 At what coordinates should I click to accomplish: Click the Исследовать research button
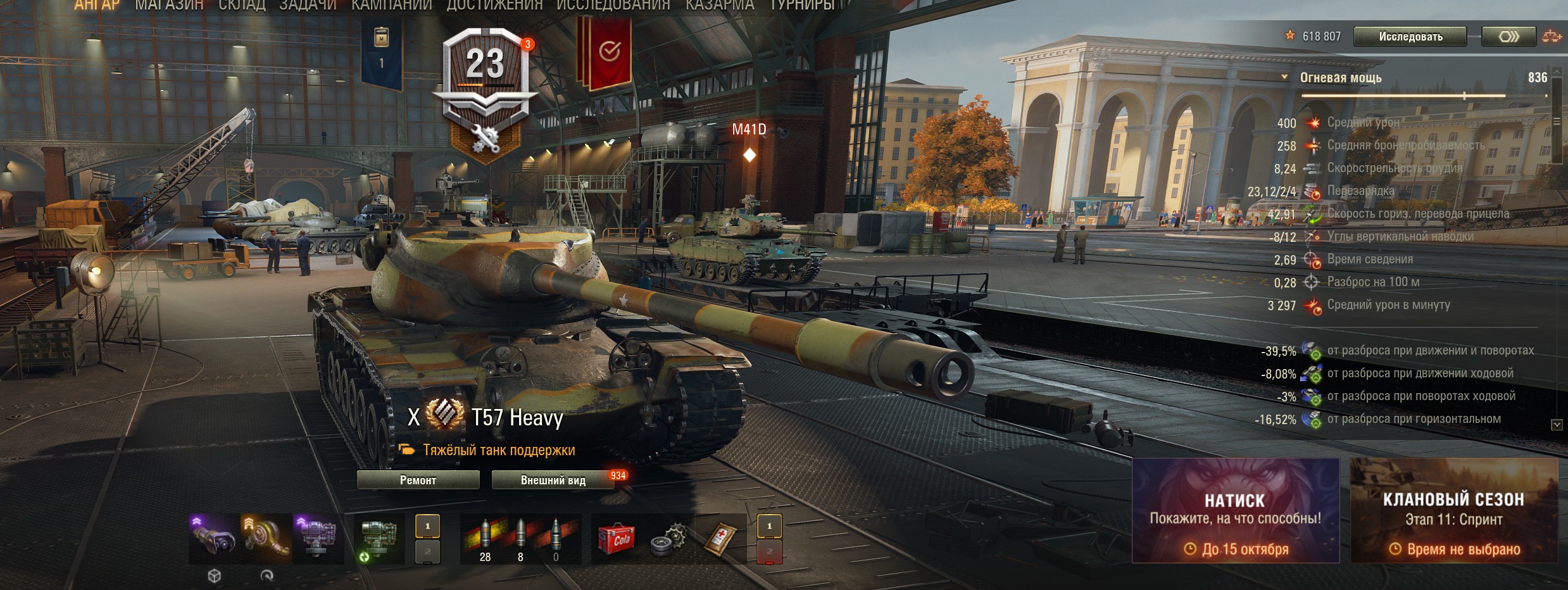(1410, 37)
